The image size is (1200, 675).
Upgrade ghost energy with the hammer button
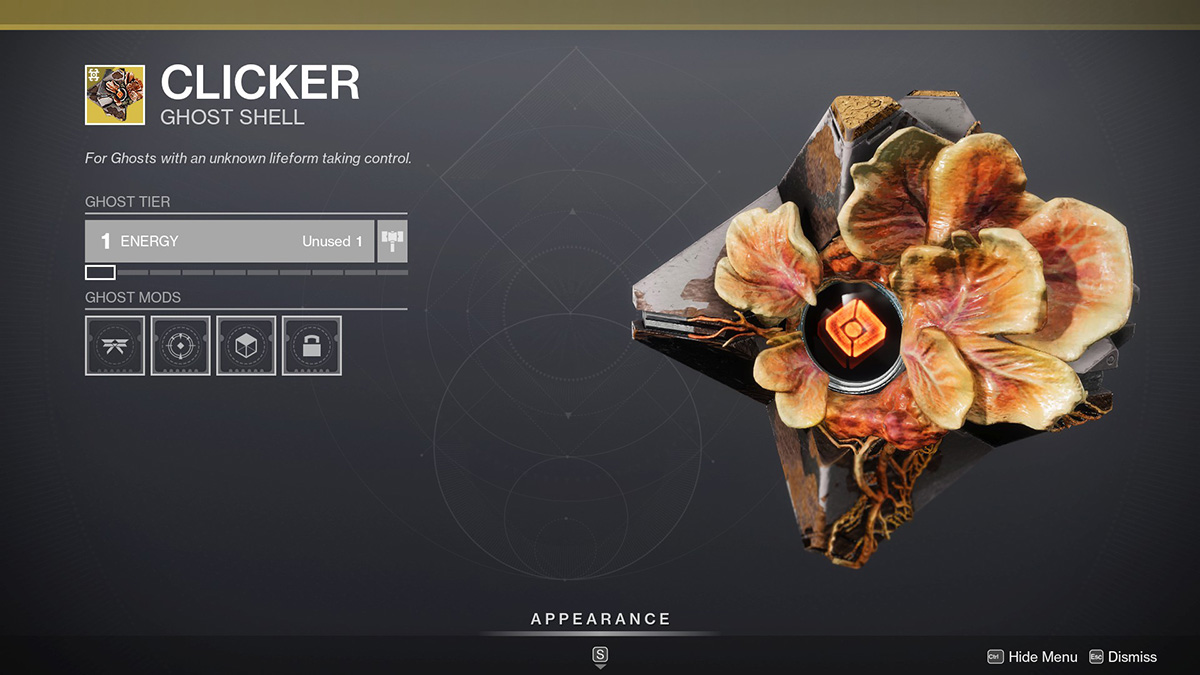coord(393,241)
